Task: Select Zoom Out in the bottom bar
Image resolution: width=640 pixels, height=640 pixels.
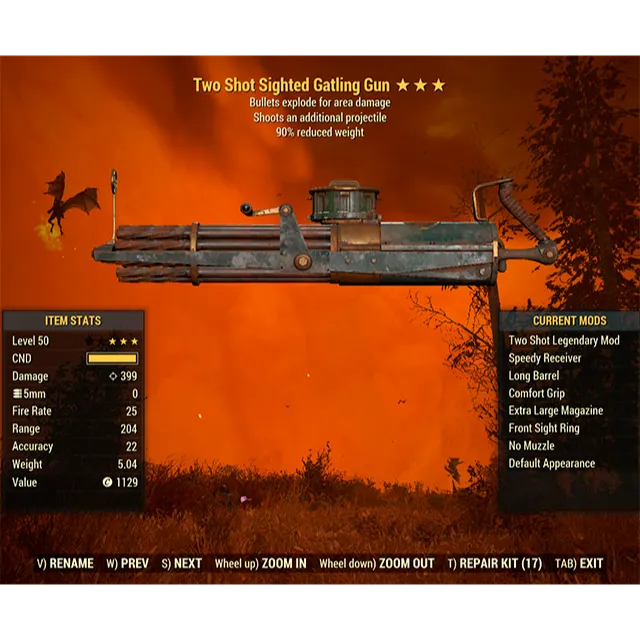Action: (x=376, y=563)
